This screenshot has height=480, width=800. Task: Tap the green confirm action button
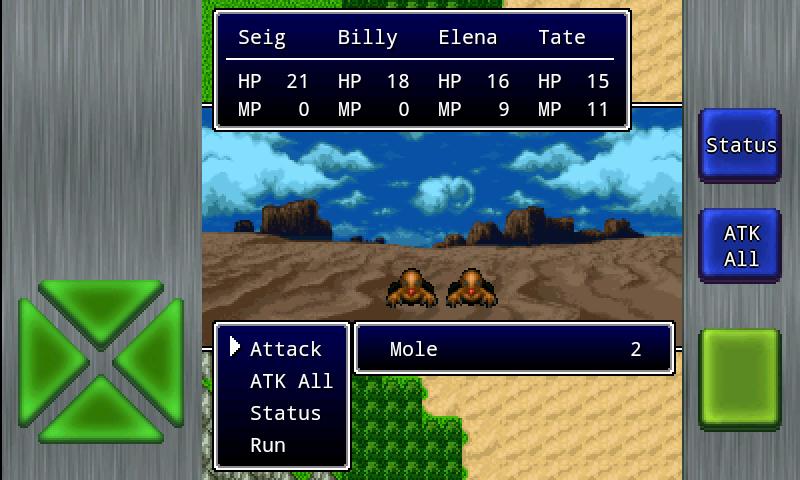tap(740, 379)
